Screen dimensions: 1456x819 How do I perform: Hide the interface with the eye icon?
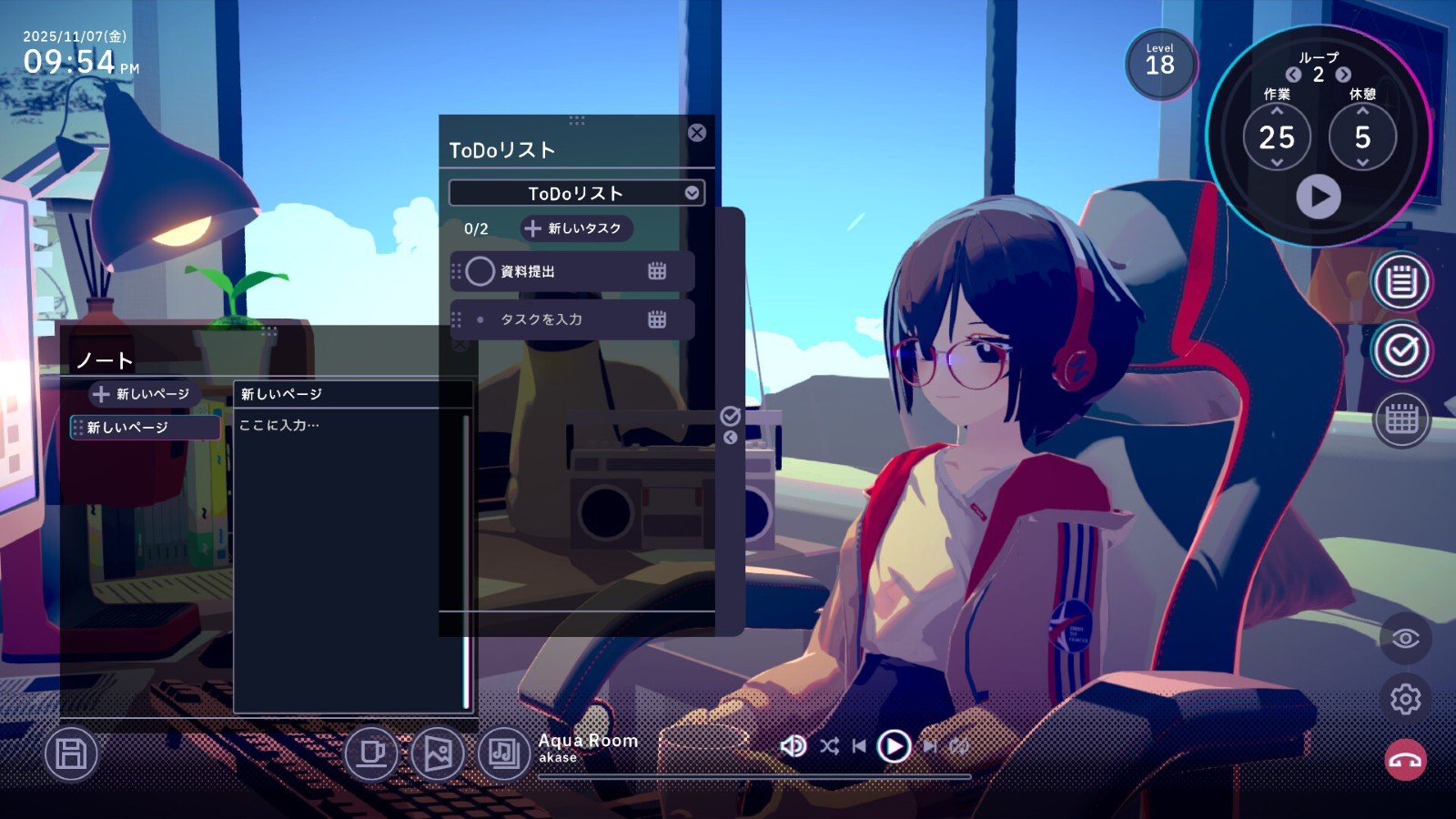1405,638
